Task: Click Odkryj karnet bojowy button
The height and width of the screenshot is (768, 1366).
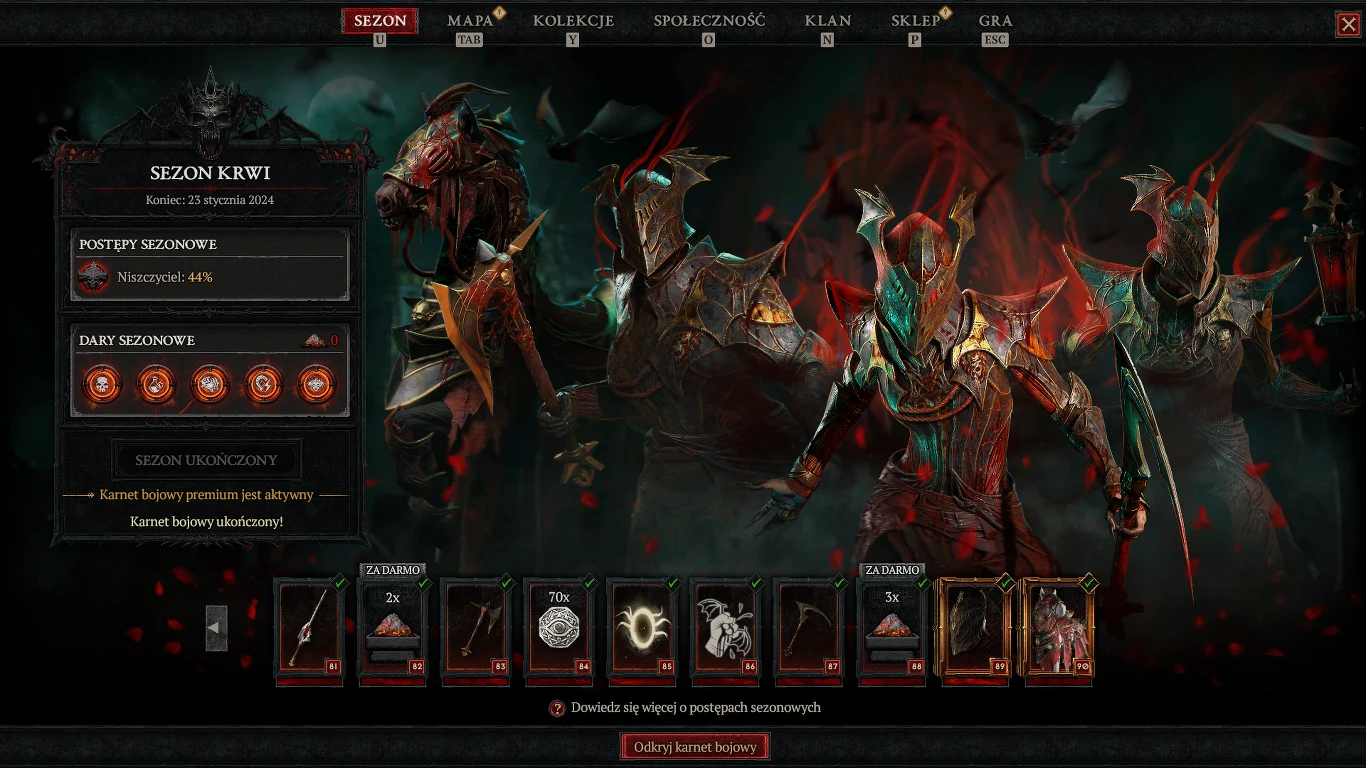Action: click(695, 747)
